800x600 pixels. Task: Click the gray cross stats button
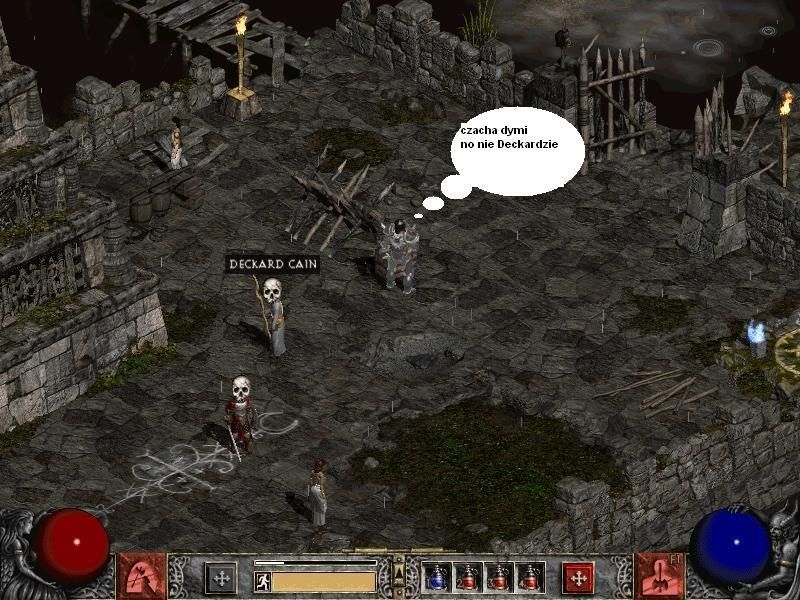pyautogui.click(x=220, y=577)
